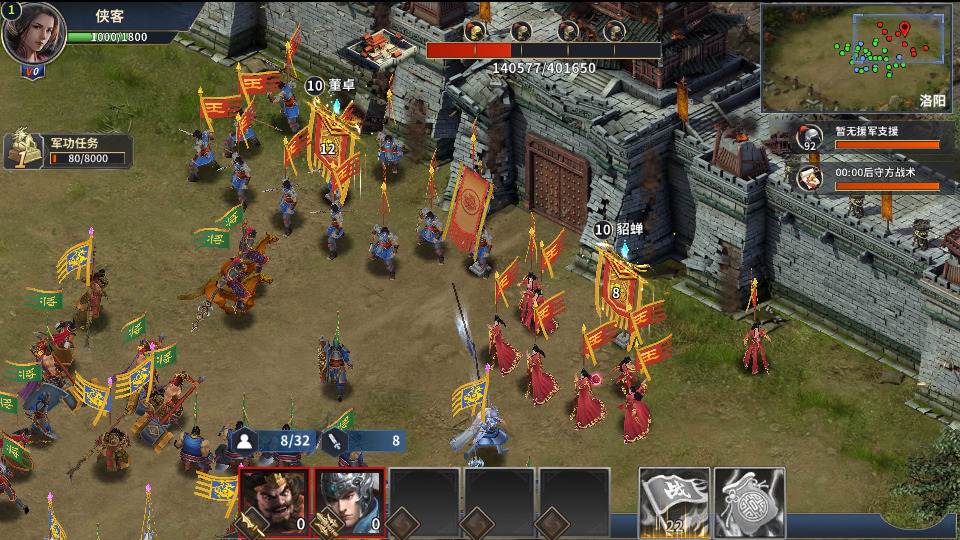This screenshot has height=540, width=960.
Task: Open the 军功任务 merit quest tracker
Action: coord(70,150)
